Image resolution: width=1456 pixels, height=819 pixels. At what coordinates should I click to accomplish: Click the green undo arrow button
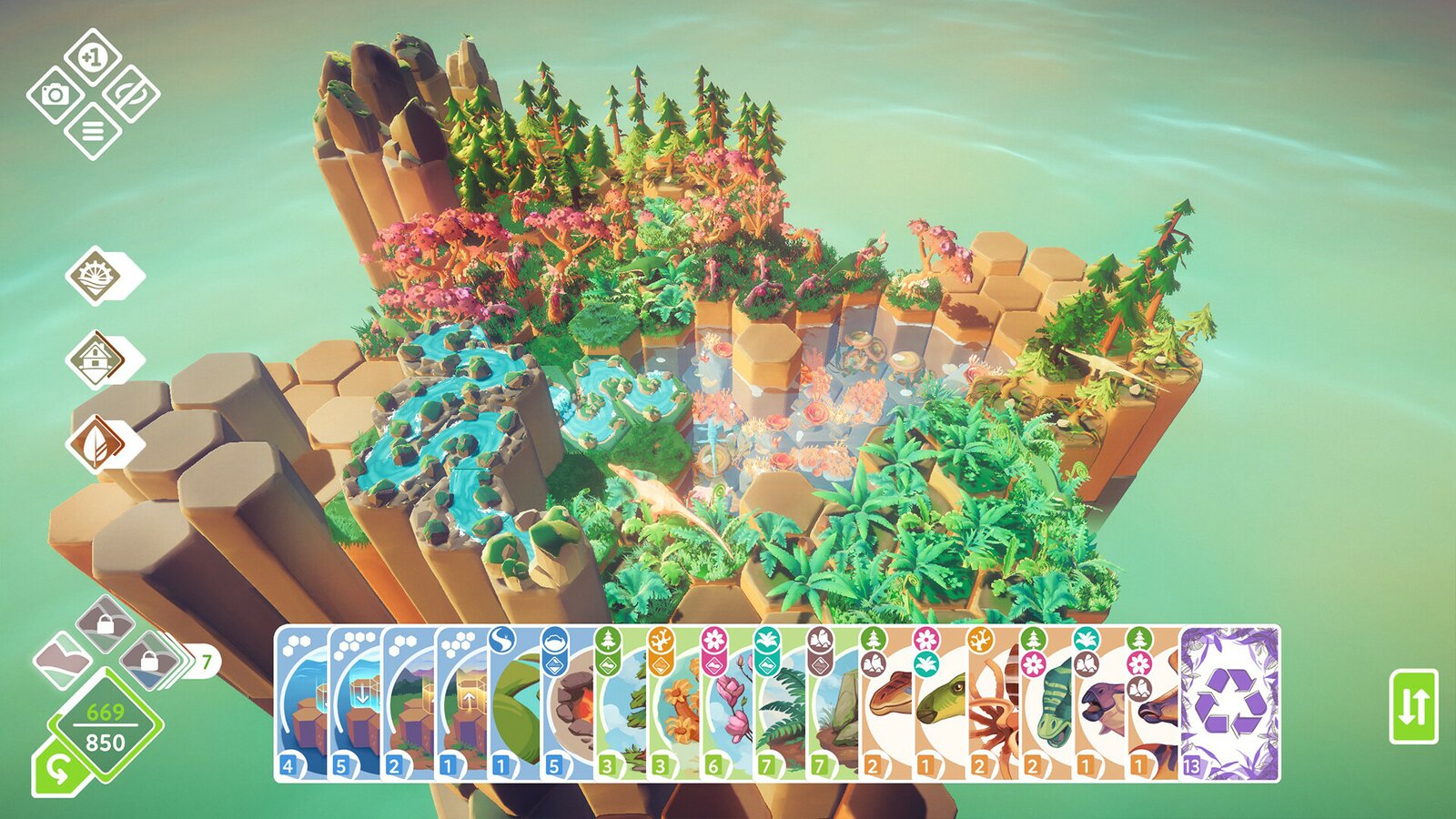point(56,770)
